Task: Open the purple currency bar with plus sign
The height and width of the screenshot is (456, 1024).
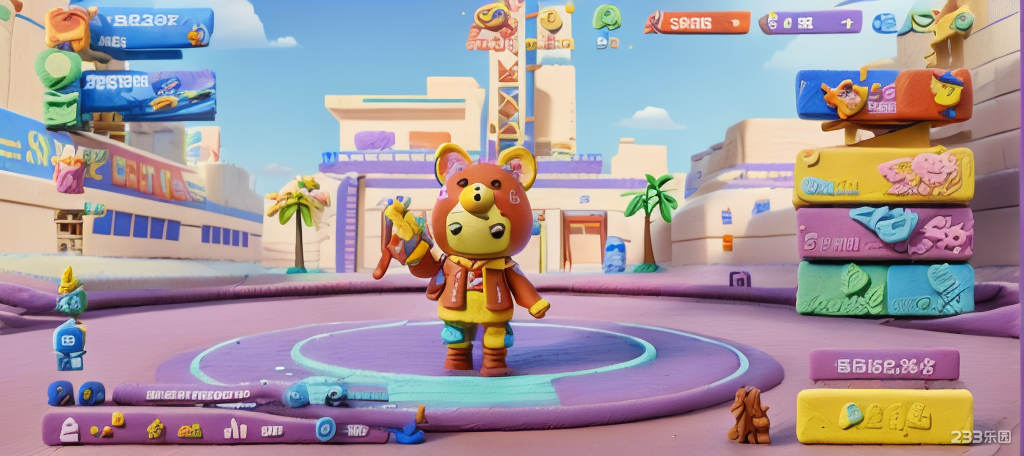Action: [810, 22]
